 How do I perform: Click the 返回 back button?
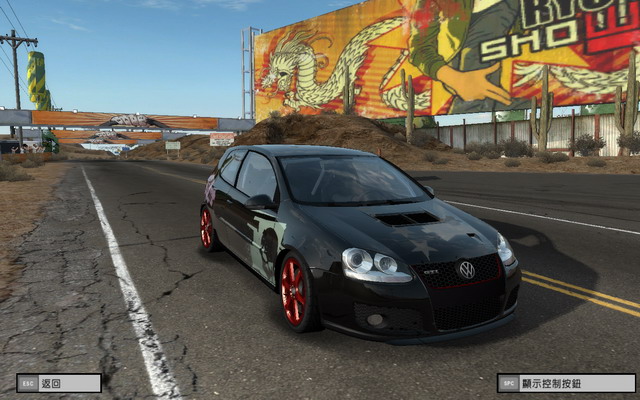tap(59, 383)
